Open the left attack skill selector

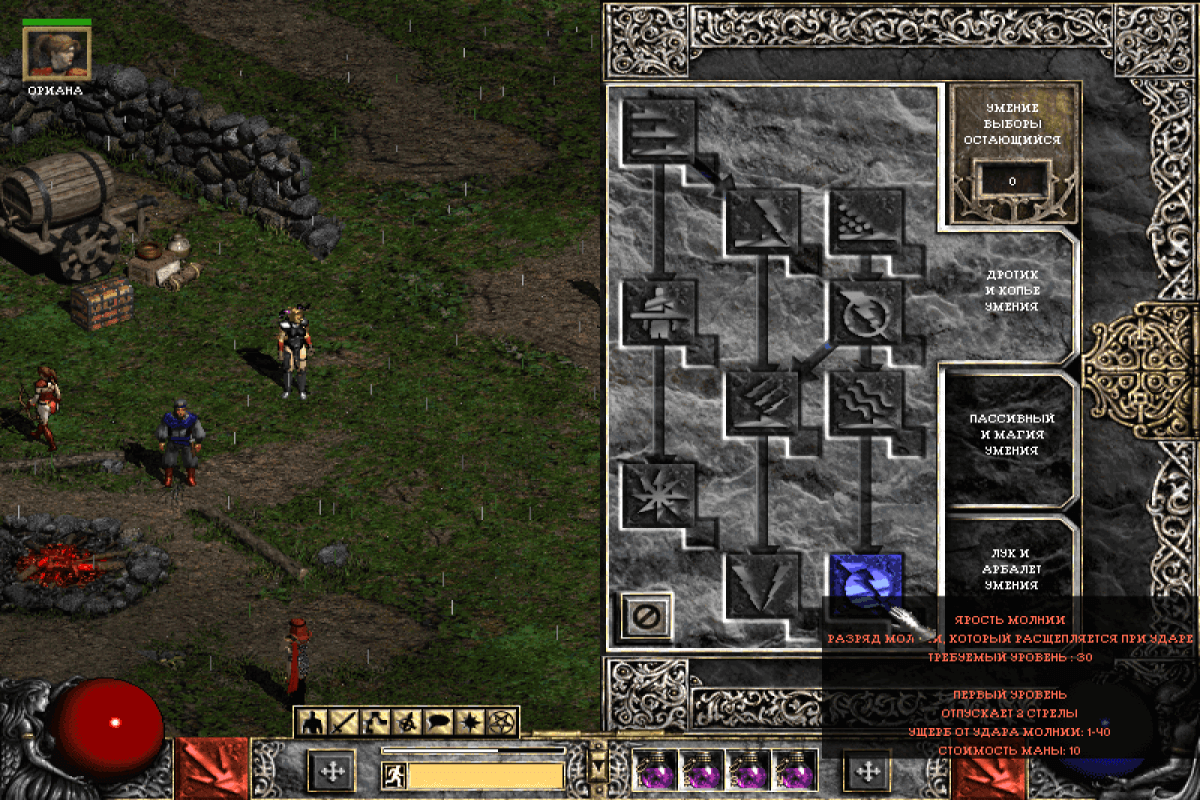(212, 770)
